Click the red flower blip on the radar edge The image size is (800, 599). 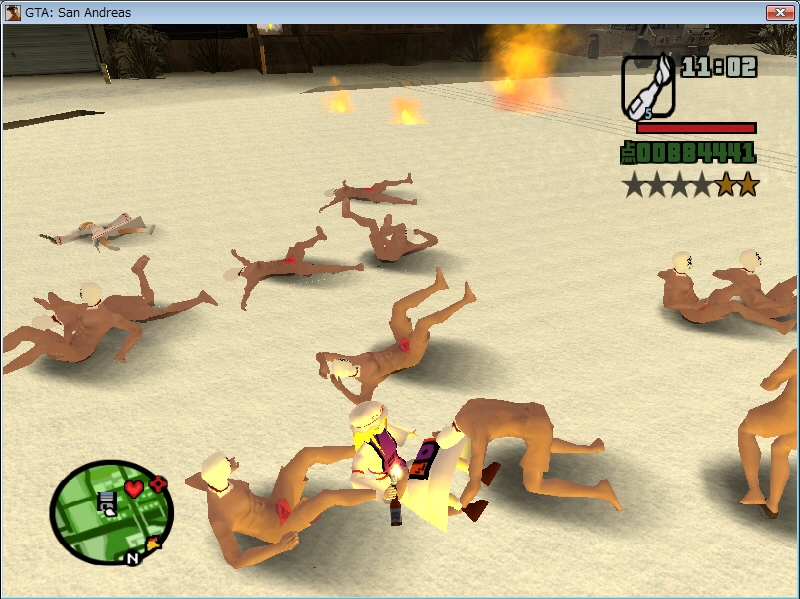(x=157, y=484)
